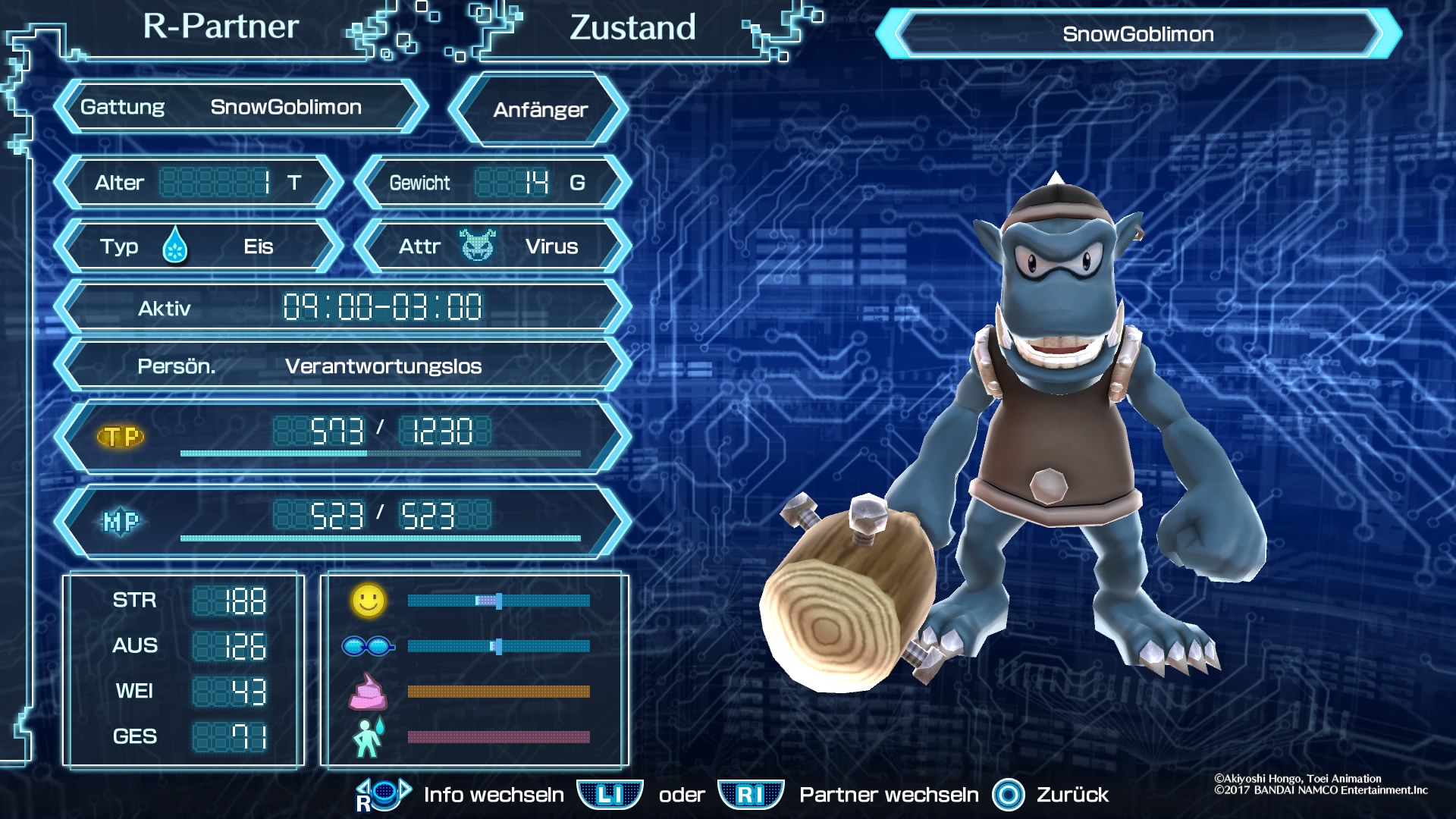Click the Eis water-drop type icon
Screen dimensions: 1456x819
click(175, 246)
